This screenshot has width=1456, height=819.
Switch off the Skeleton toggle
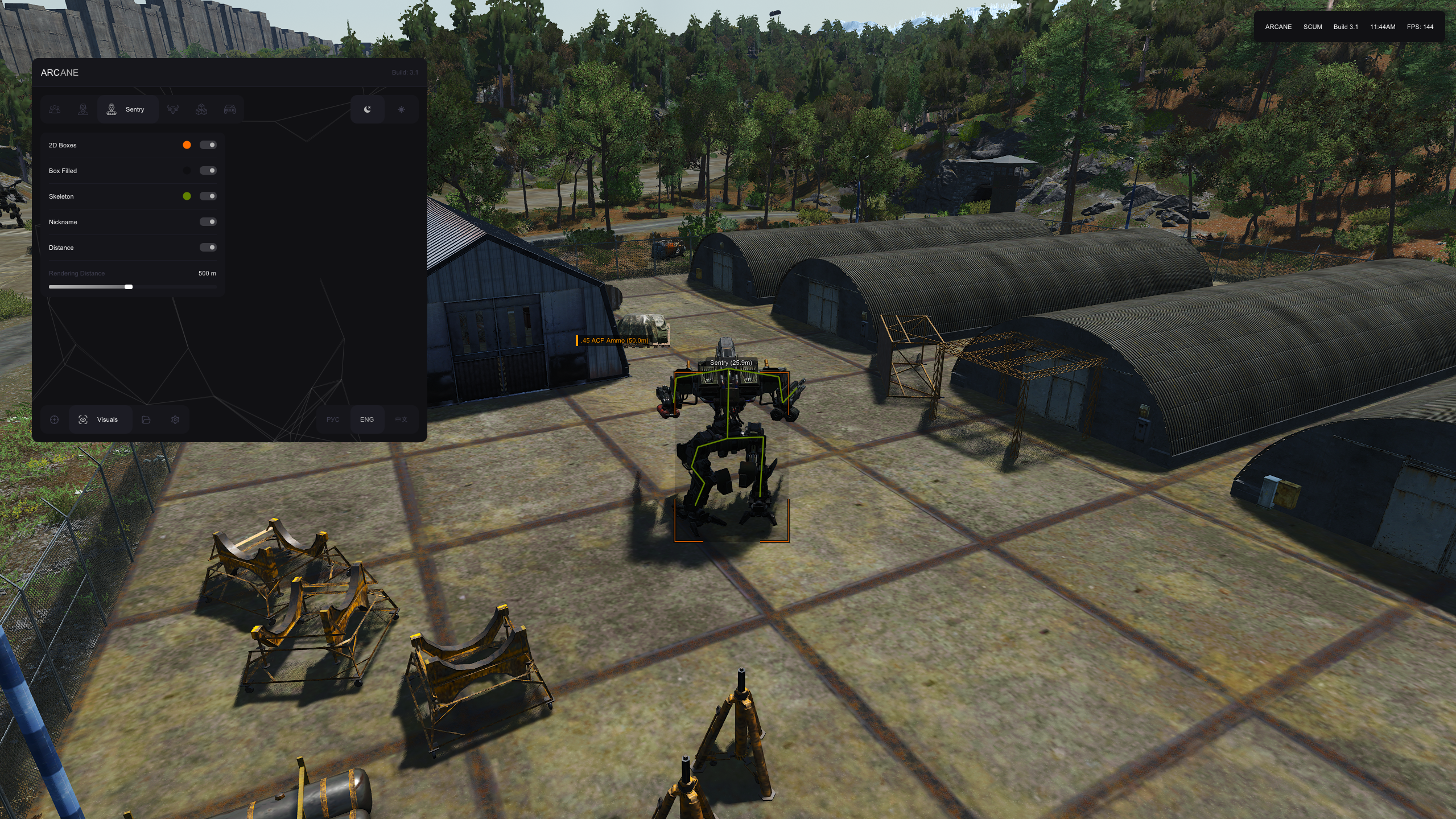pyautogui.click(x=208, y=196)
